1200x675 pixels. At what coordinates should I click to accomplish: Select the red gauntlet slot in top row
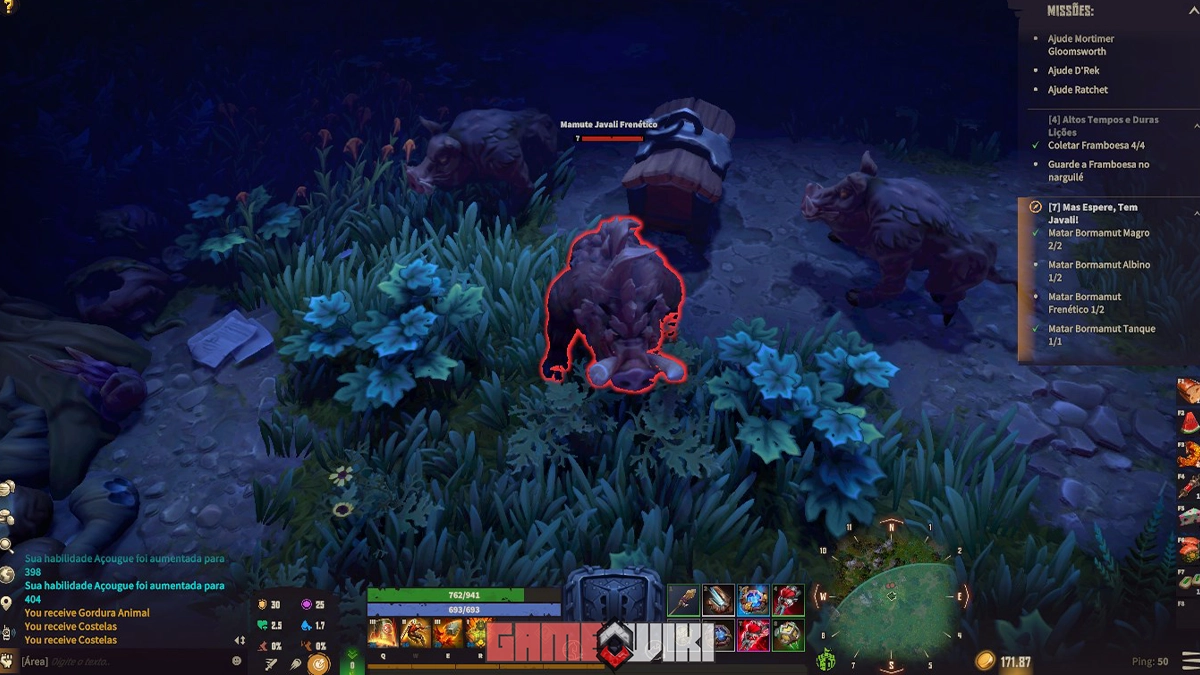pyautogui.click(x=788, y=600)
